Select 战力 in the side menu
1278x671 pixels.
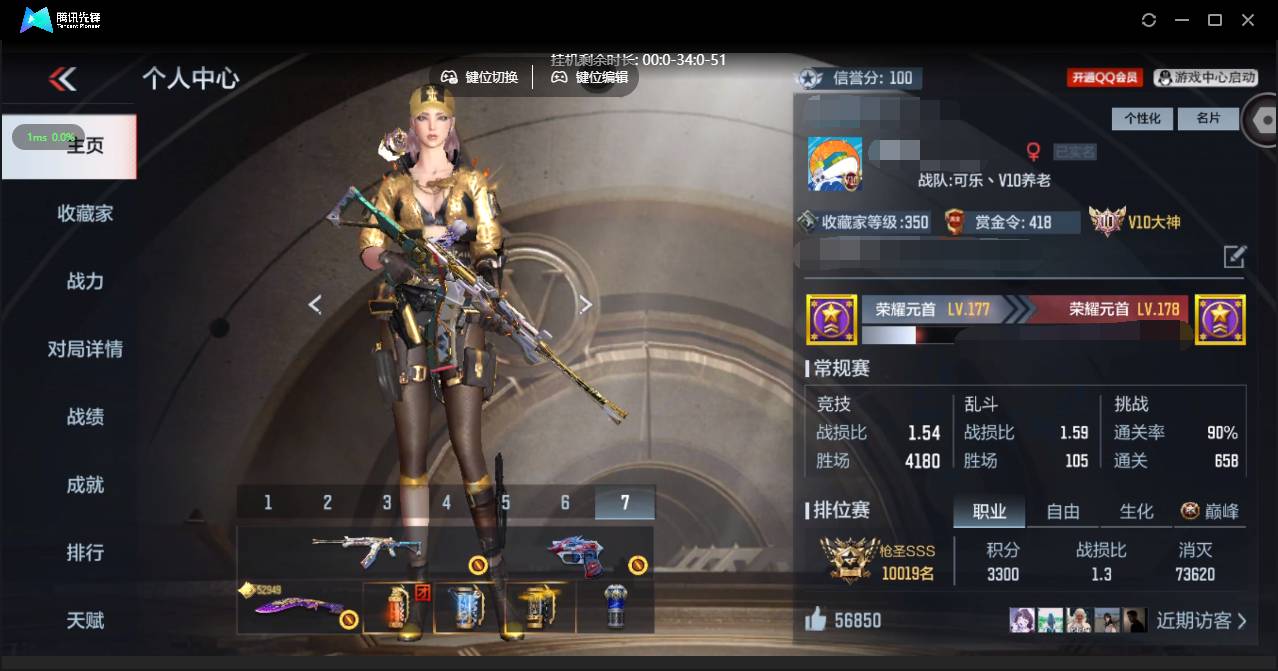click(x=85, y=281)
